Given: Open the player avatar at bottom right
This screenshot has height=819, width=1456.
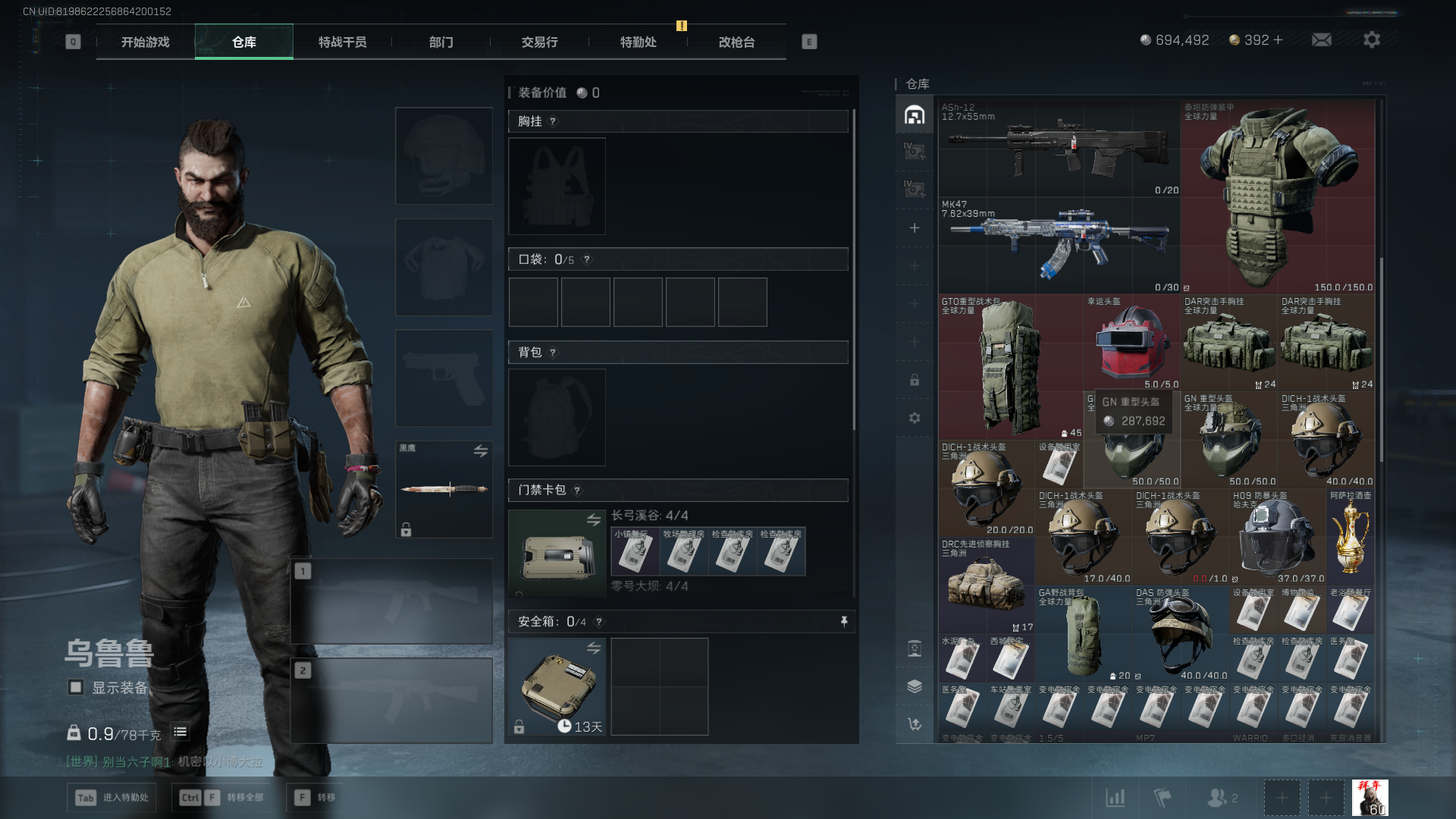Looking at the screenshot, I should [1370, 798].
